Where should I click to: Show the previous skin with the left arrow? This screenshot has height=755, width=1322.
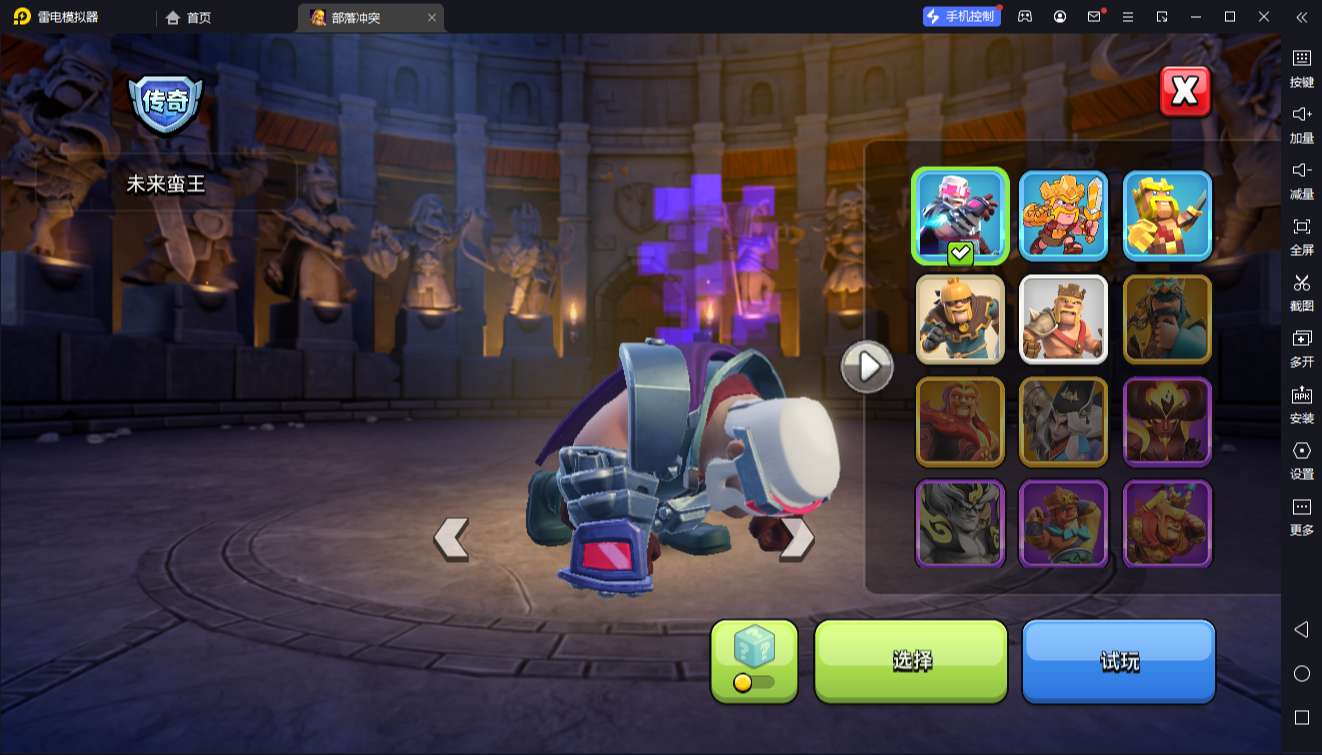click(x=451, y=538)
